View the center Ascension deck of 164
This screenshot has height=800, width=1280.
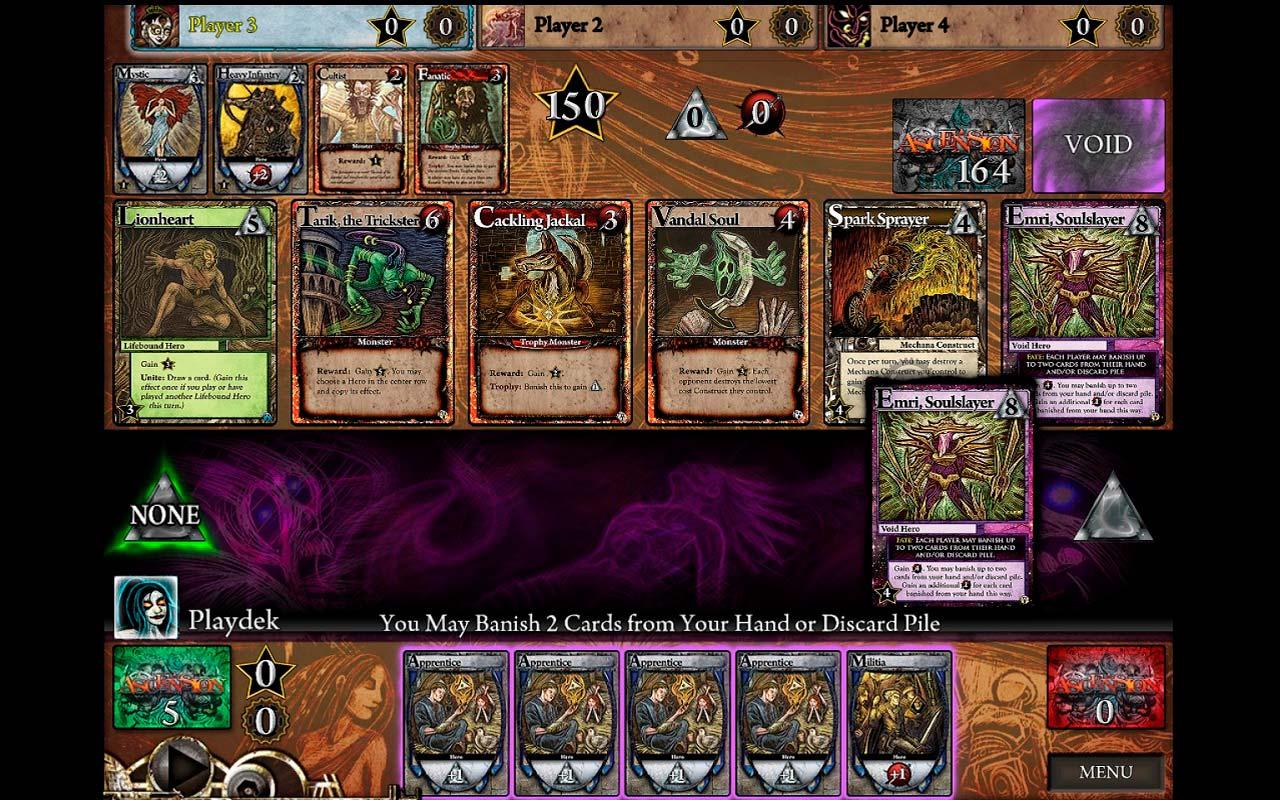pyautogui.click(x=958, y=145)
